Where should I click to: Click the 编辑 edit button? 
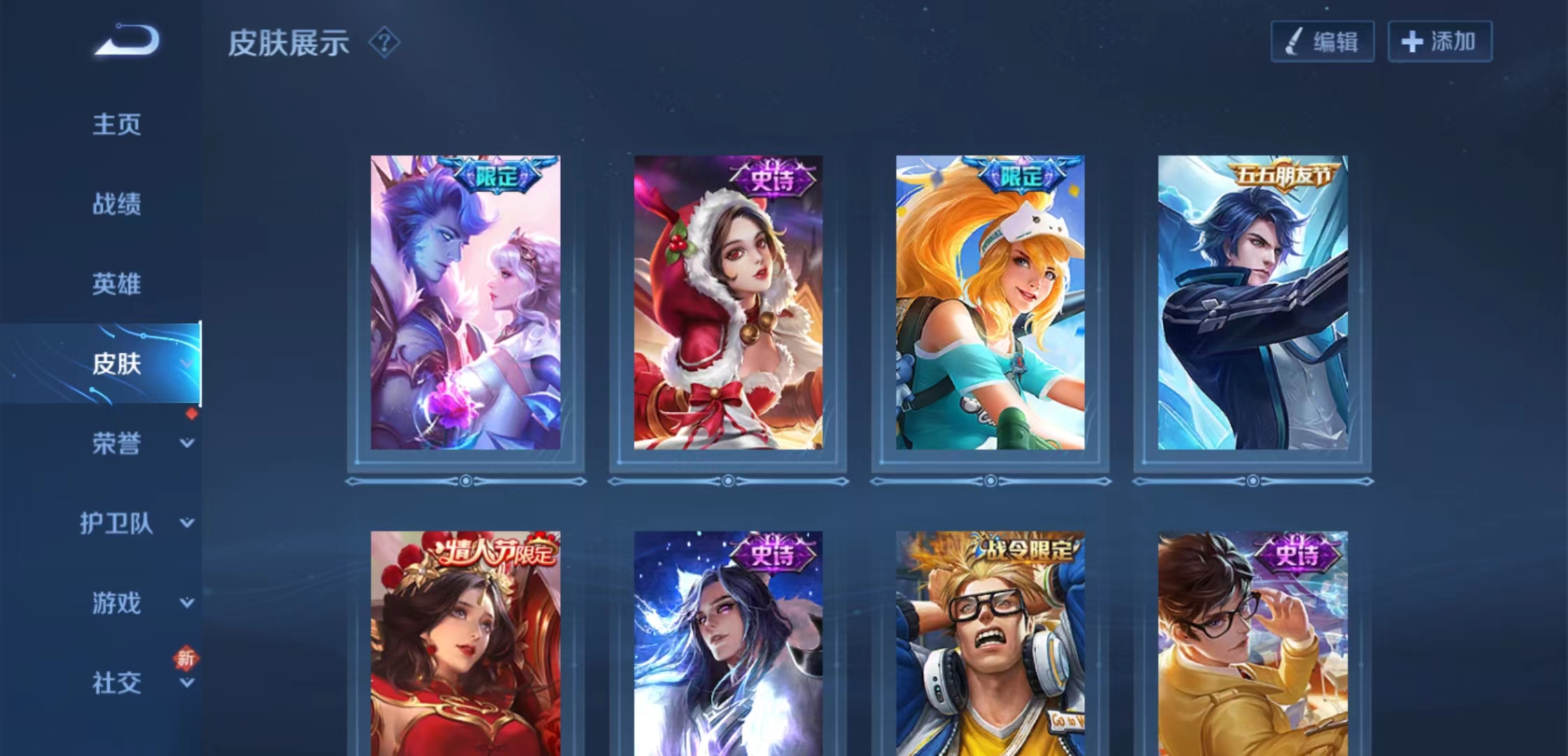(x=1322, y=42)
